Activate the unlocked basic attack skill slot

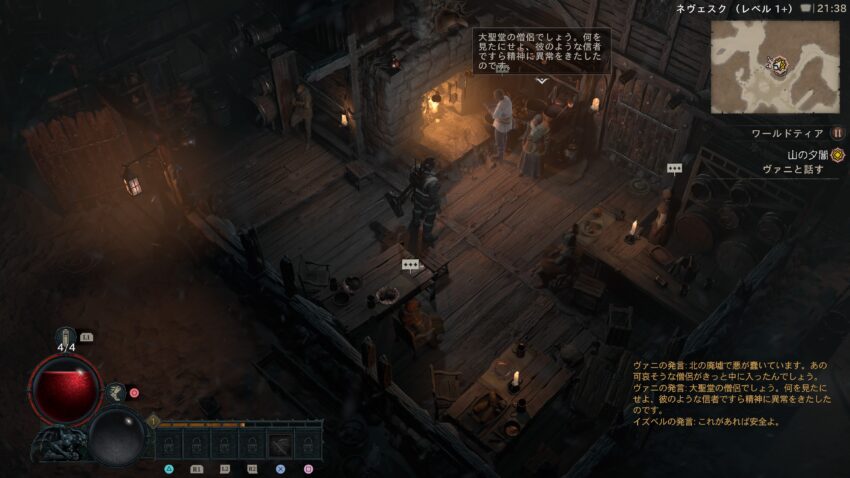tap(280, 443)
